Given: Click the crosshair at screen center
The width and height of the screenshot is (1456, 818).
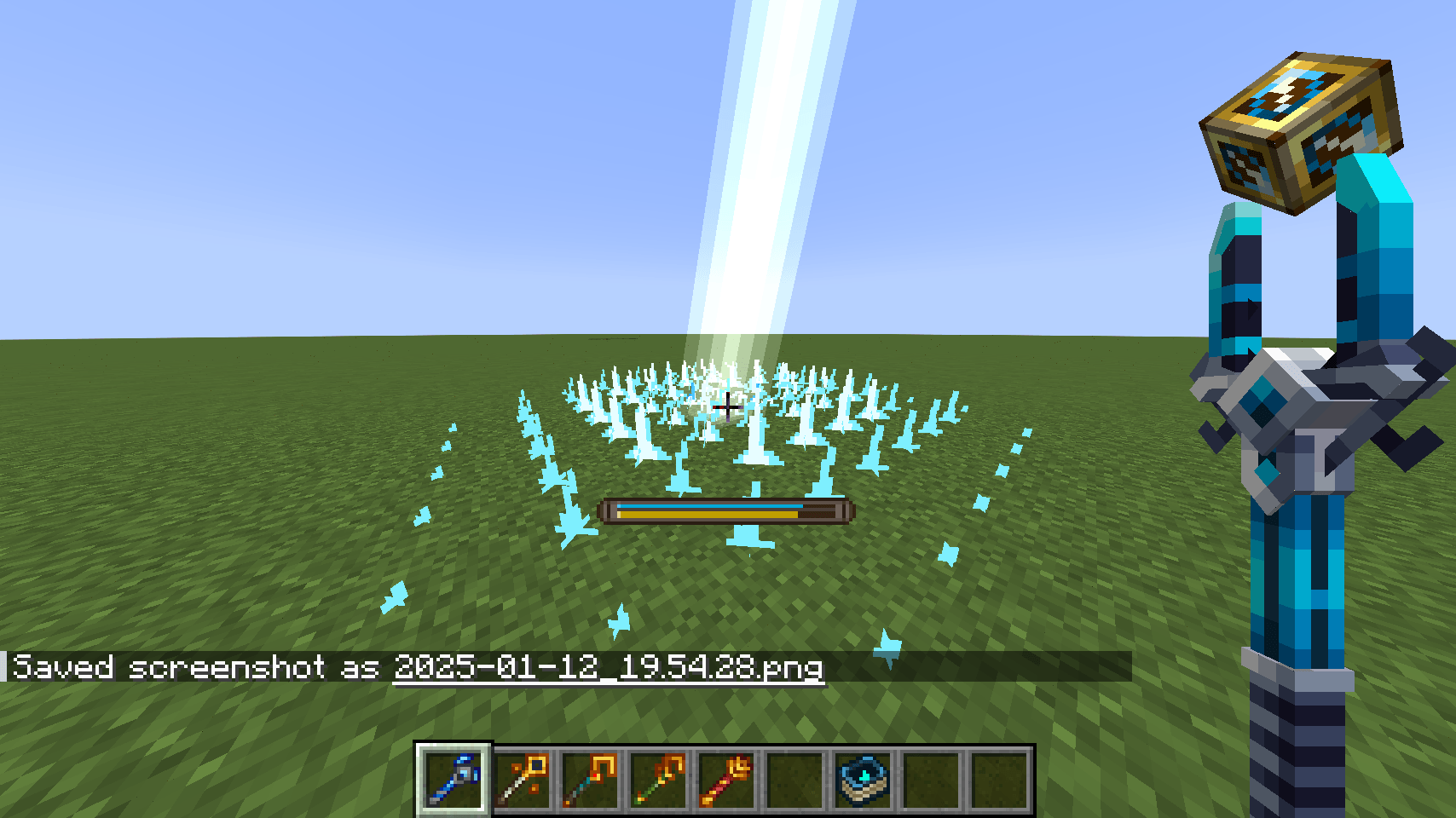Looking at the screenshot, I should (728, 409).
